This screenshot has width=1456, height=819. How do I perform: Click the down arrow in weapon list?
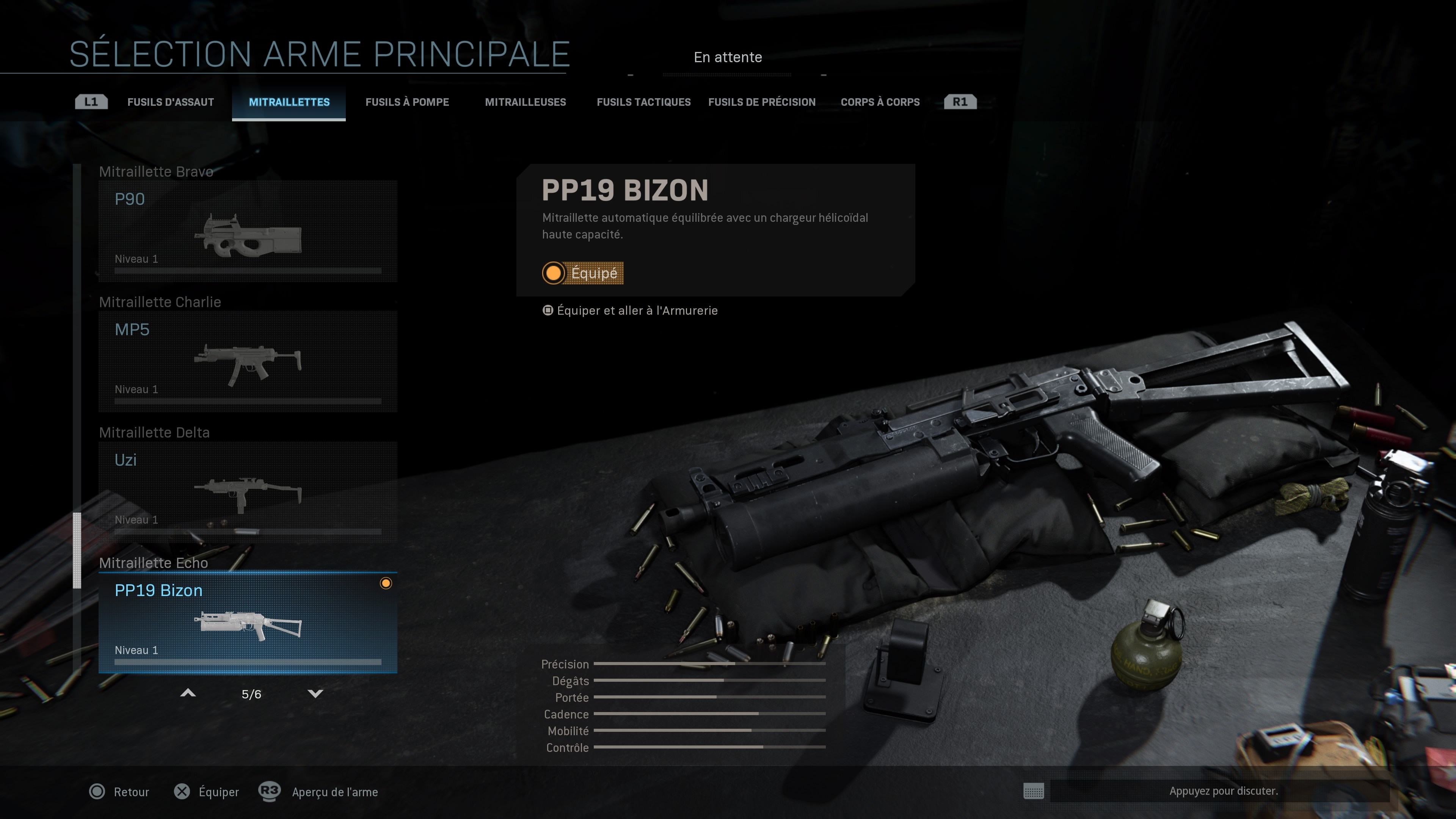[315, 693]
